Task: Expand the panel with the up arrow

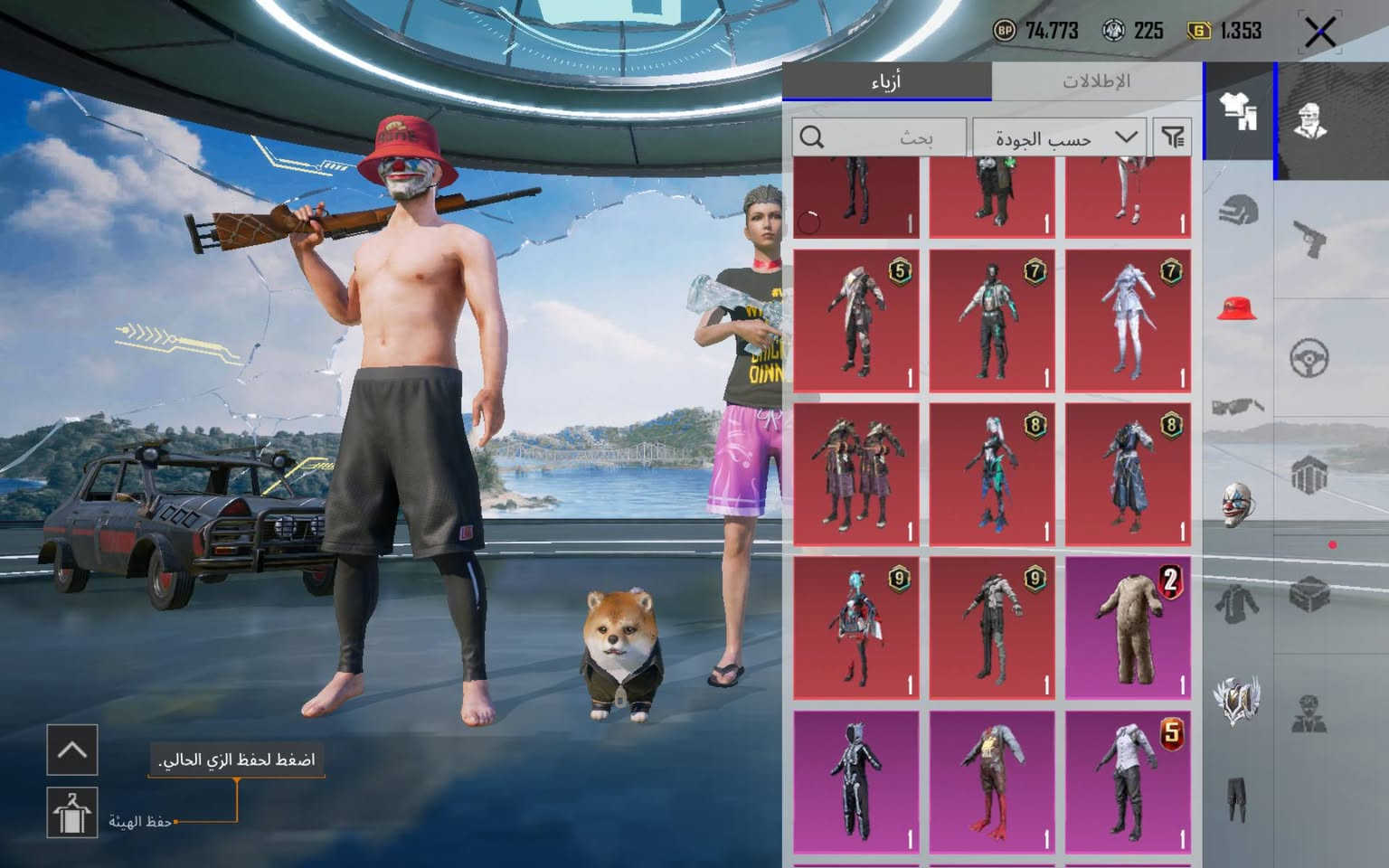Action: click(x=71, y=749)
